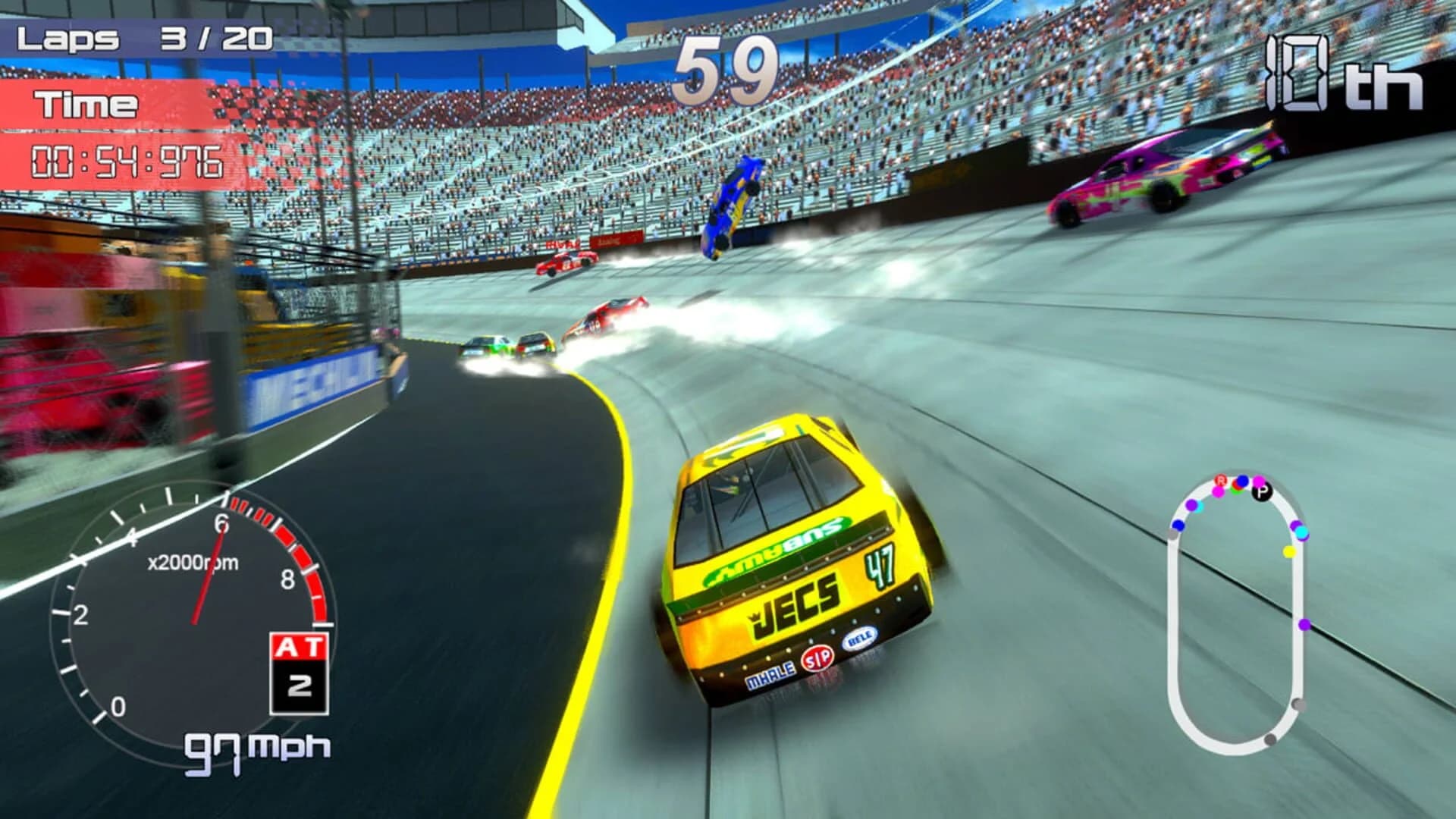Click the pink rival dot on minimap
The width and height of the screenshot is (1456, 819).
(x=1219, y=492)
